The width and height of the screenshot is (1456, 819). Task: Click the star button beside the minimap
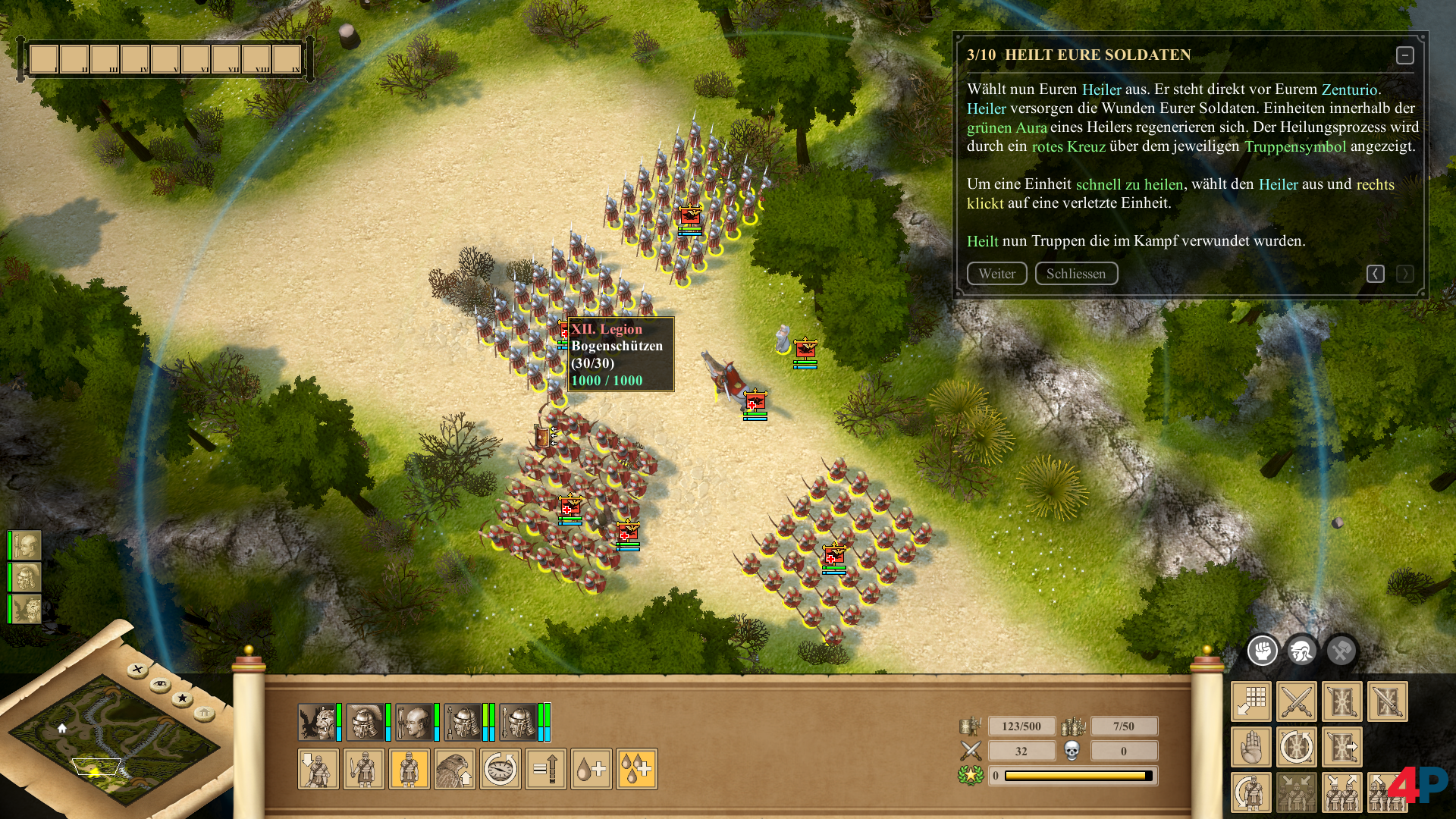click(182, 698)
